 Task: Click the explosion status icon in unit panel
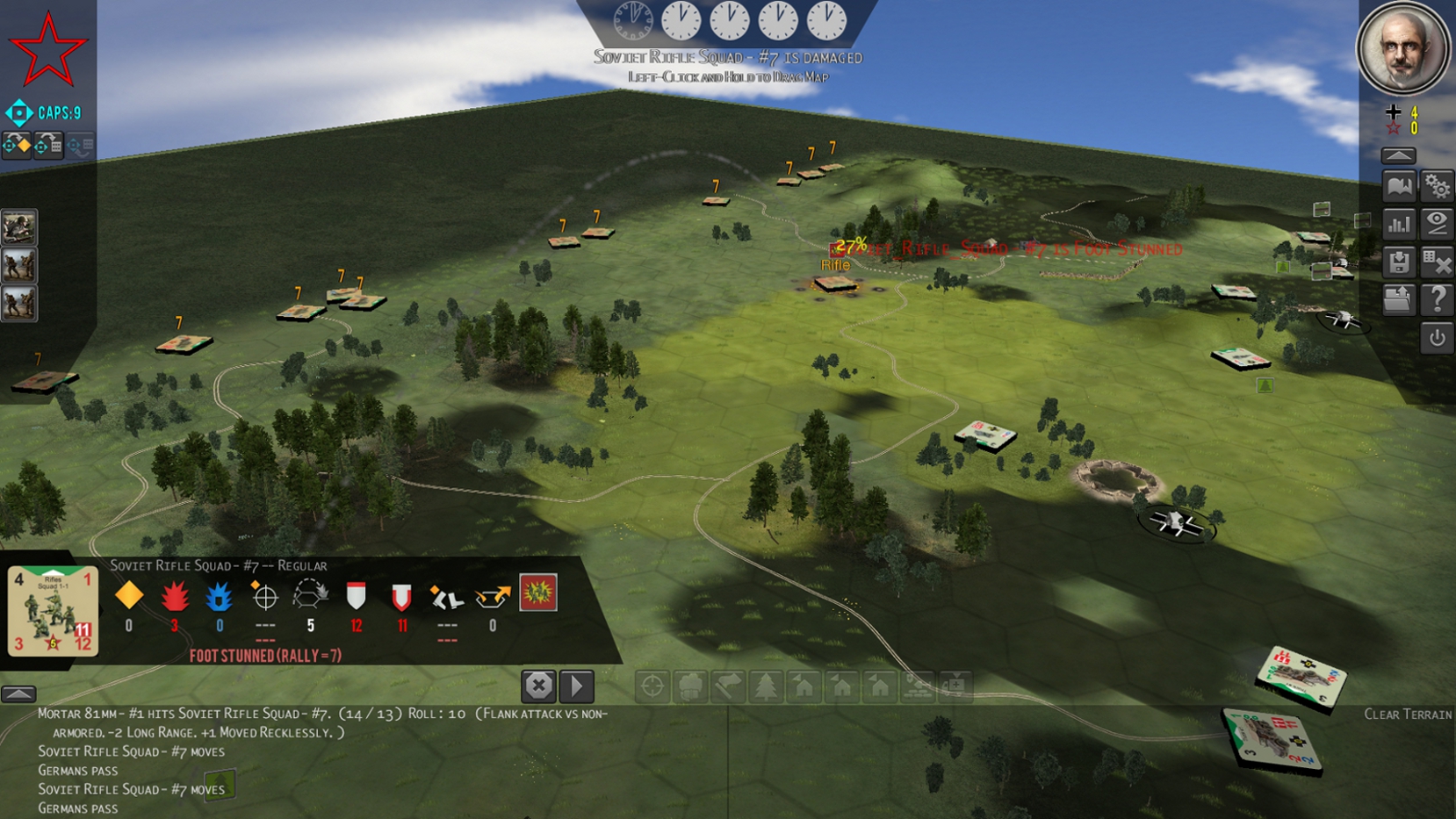click(x=537, y=594)
